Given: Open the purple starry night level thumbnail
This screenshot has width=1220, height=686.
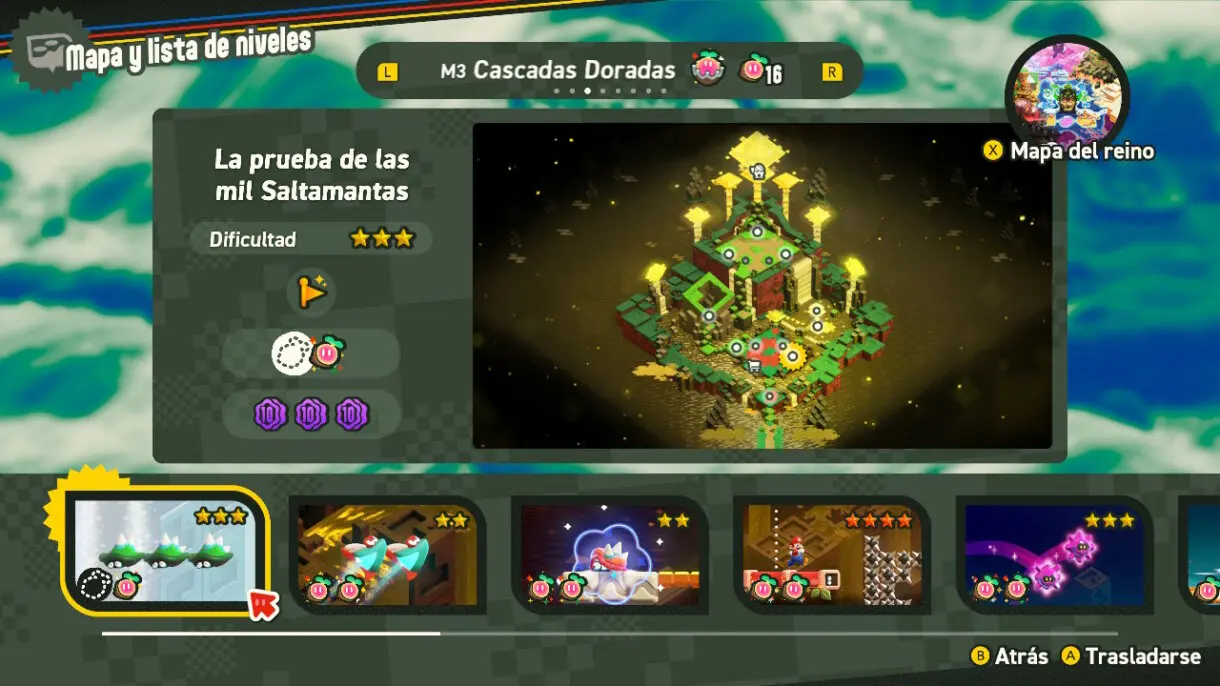Looking at the screenshot, I should tap(1053, 554).
